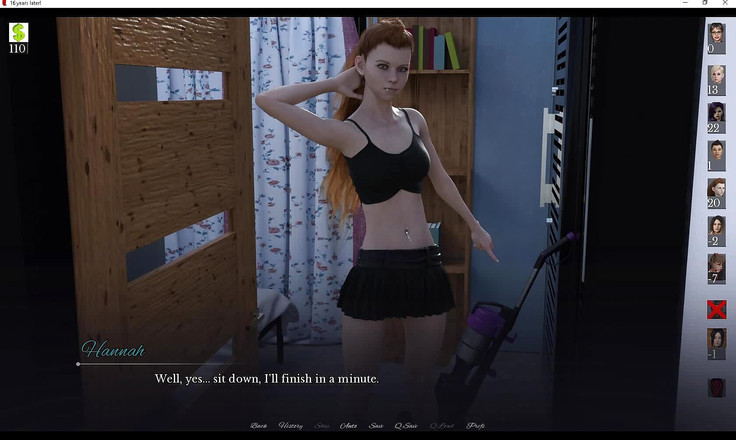
Task: Go back one line with Back
Action: point(259,426)
